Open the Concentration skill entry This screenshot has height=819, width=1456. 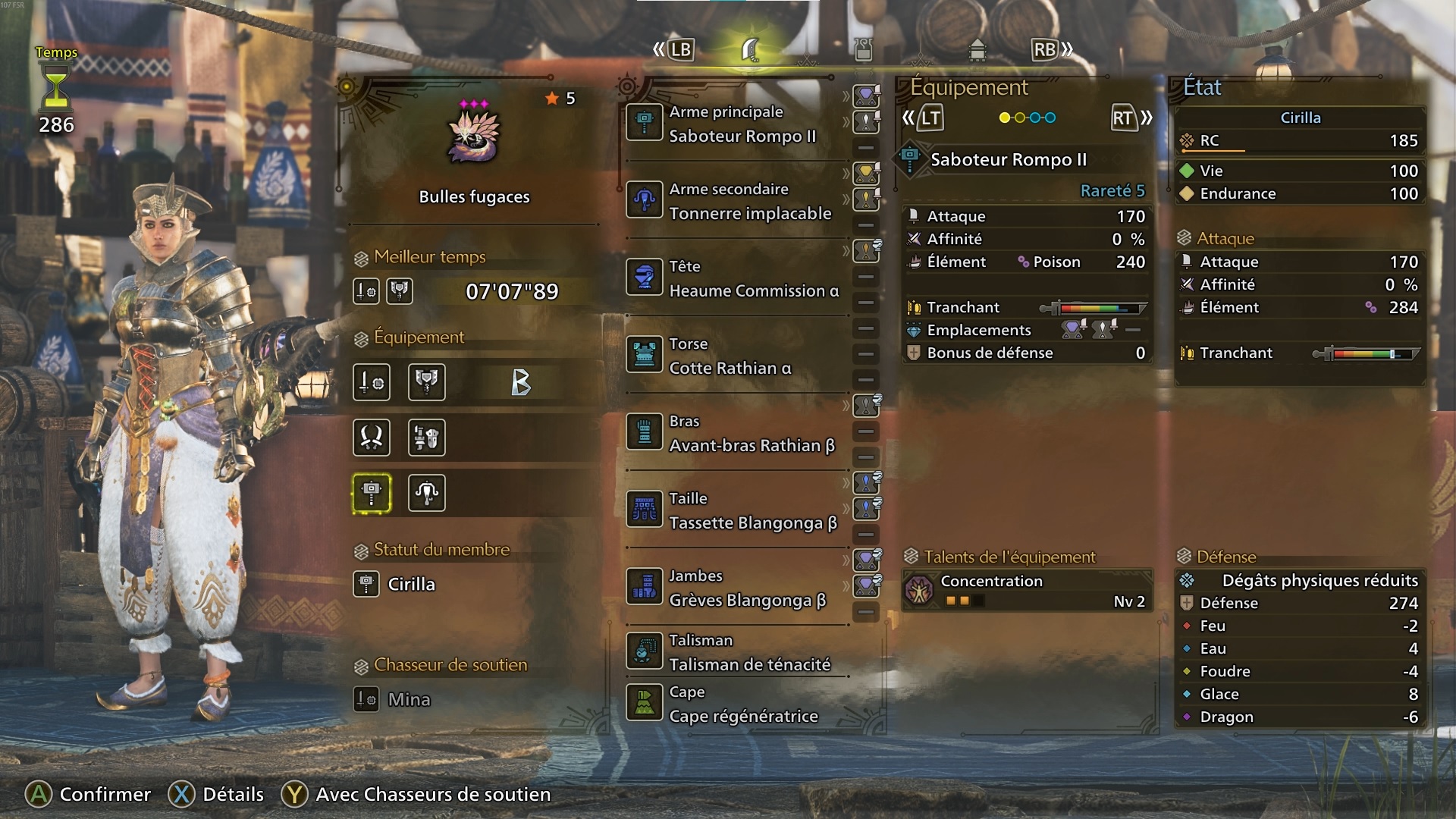click(1028, 591)
